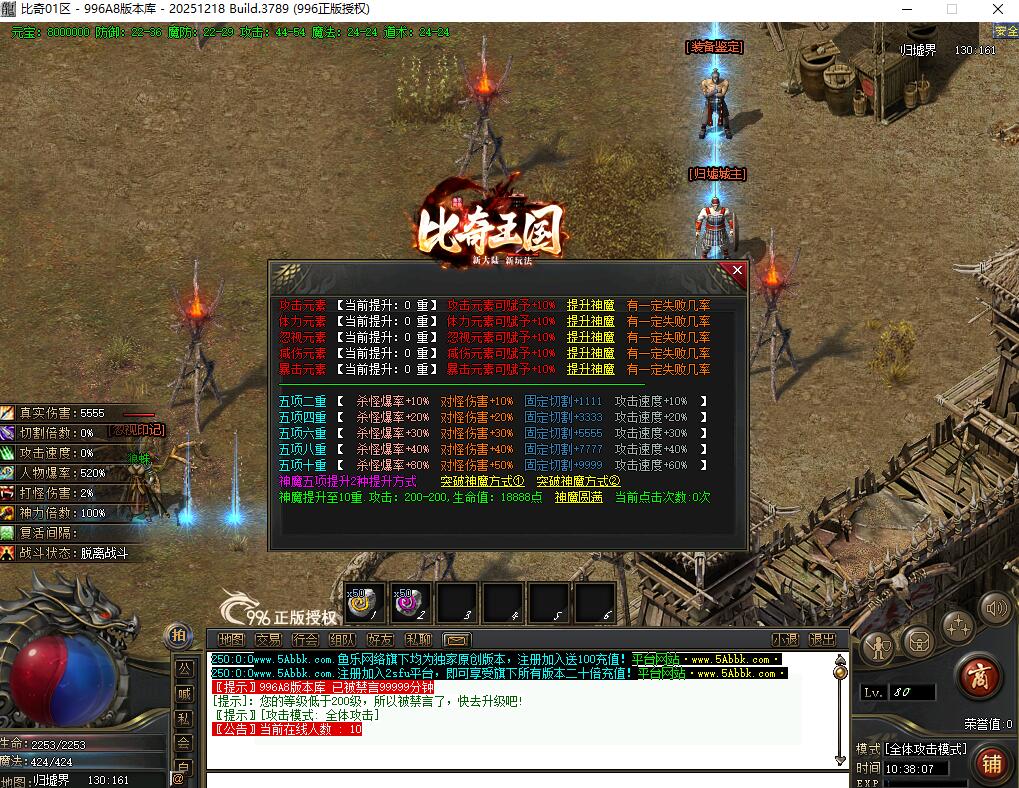Click the 神魔圆满 link
This screenshot has width=1019, height=788.
(x=579, y=497)
